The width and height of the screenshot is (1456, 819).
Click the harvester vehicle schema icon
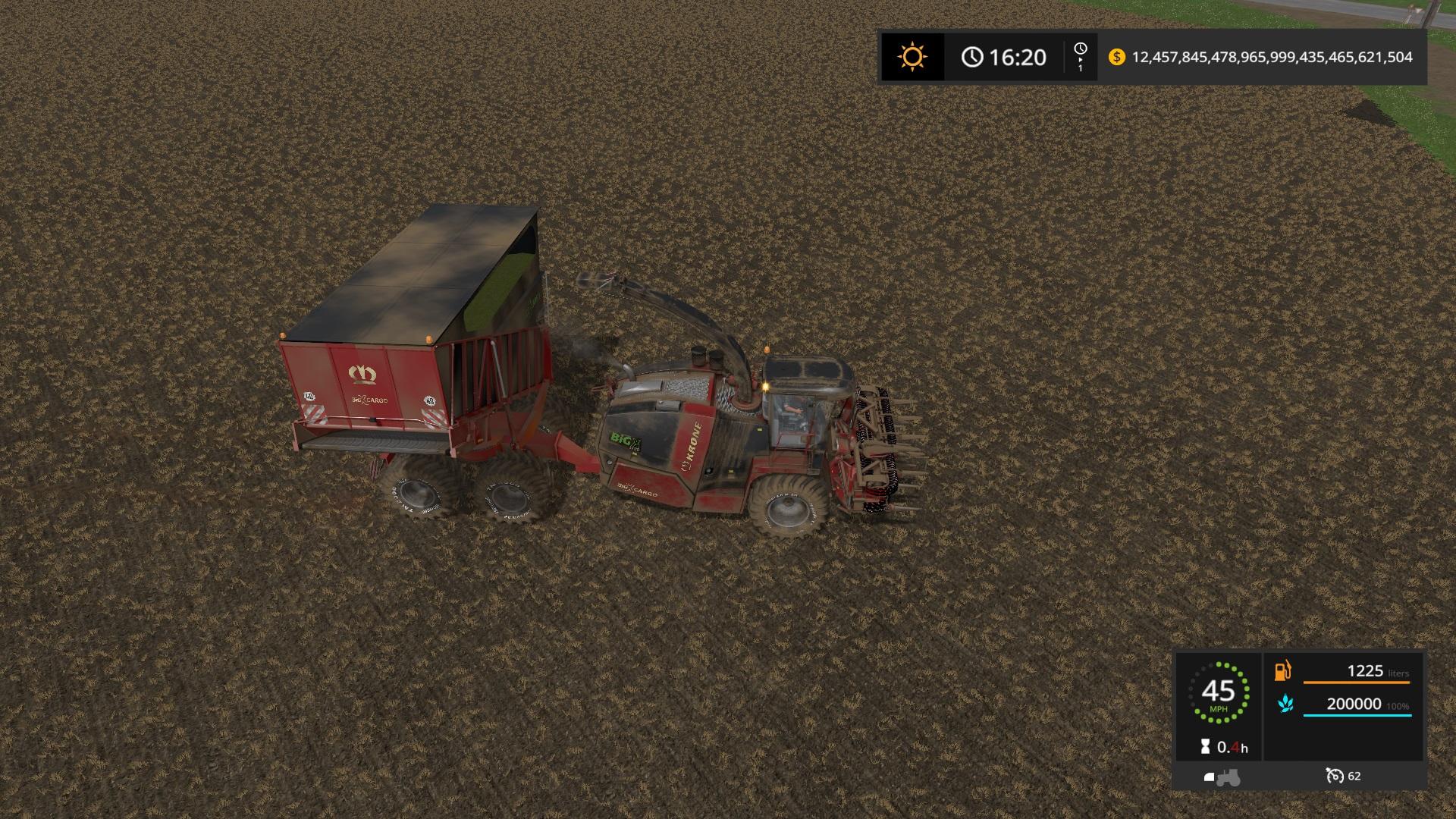pyautogui.click(x=1222, y=777)
